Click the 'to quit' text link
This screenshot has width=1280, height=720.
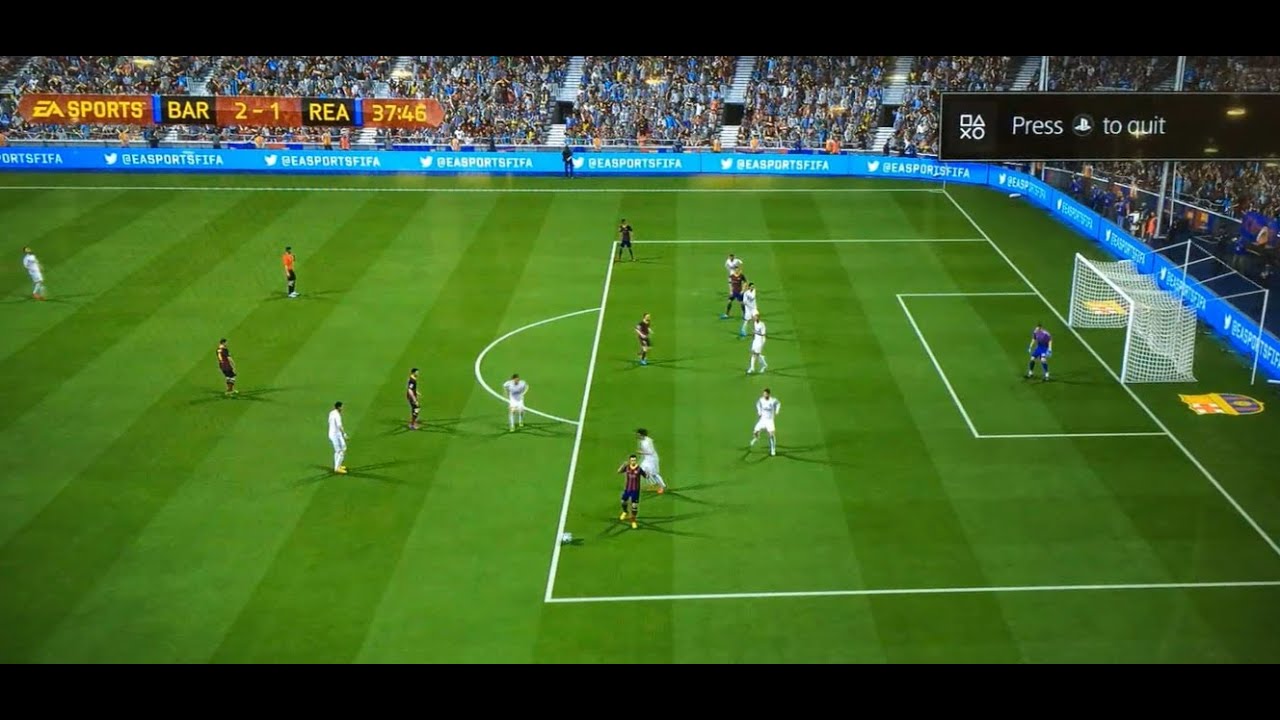click(x=1135, y=124)
